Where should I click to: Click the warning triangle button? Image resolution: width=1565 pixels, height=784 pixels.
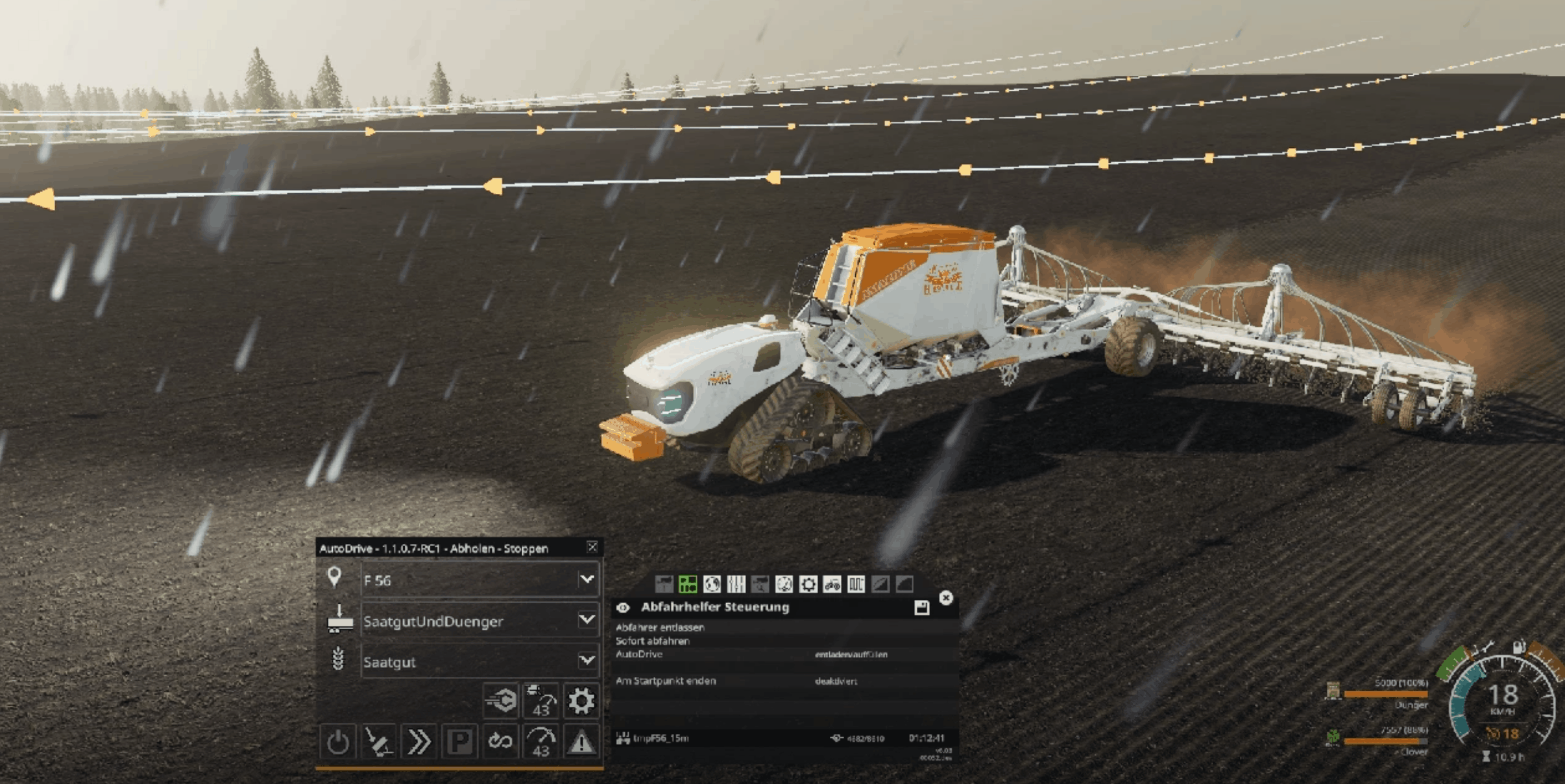pos(581,742)
